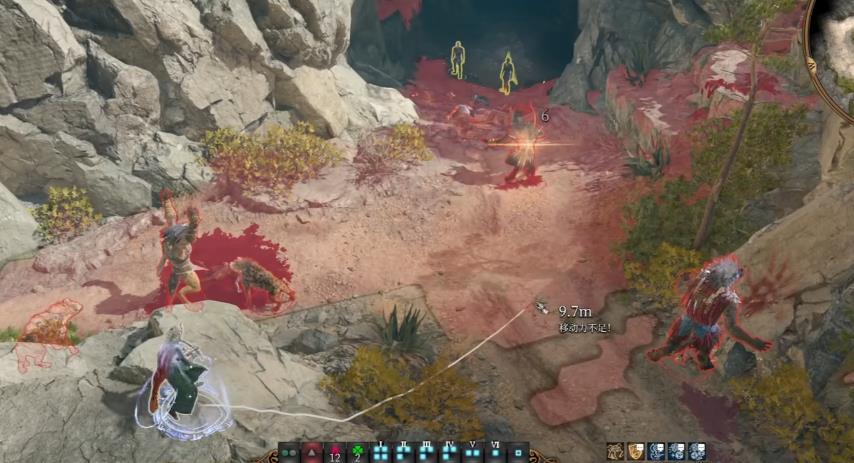Select level I spell slots
The image size is (854, 463).
(x=381, y=453)
